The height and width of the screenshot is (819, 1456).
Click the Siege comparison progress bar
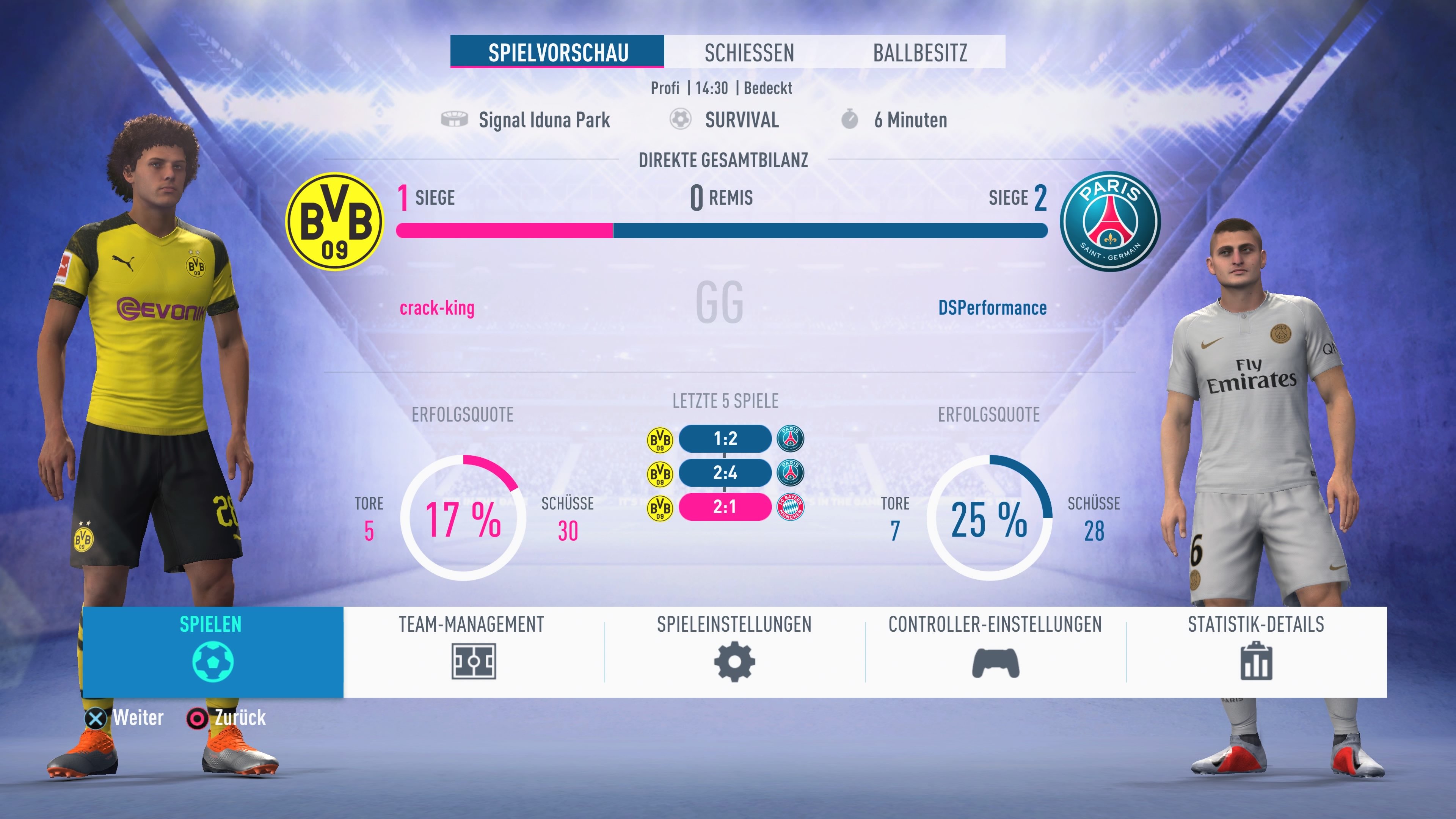723,230
